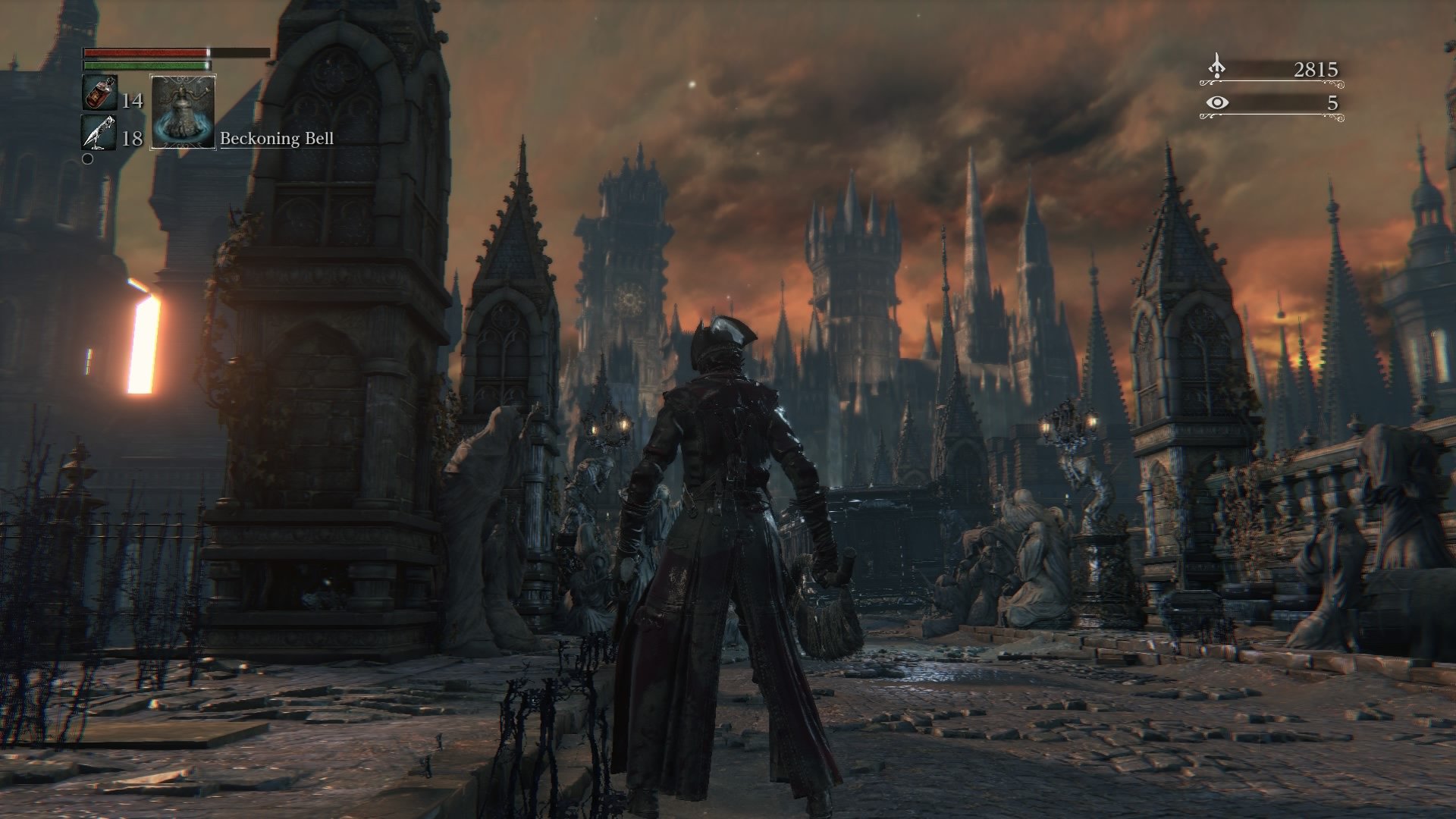Click the red health bar
The width and height of the screenshot is (1456, 819).
(x=144, y=52)
